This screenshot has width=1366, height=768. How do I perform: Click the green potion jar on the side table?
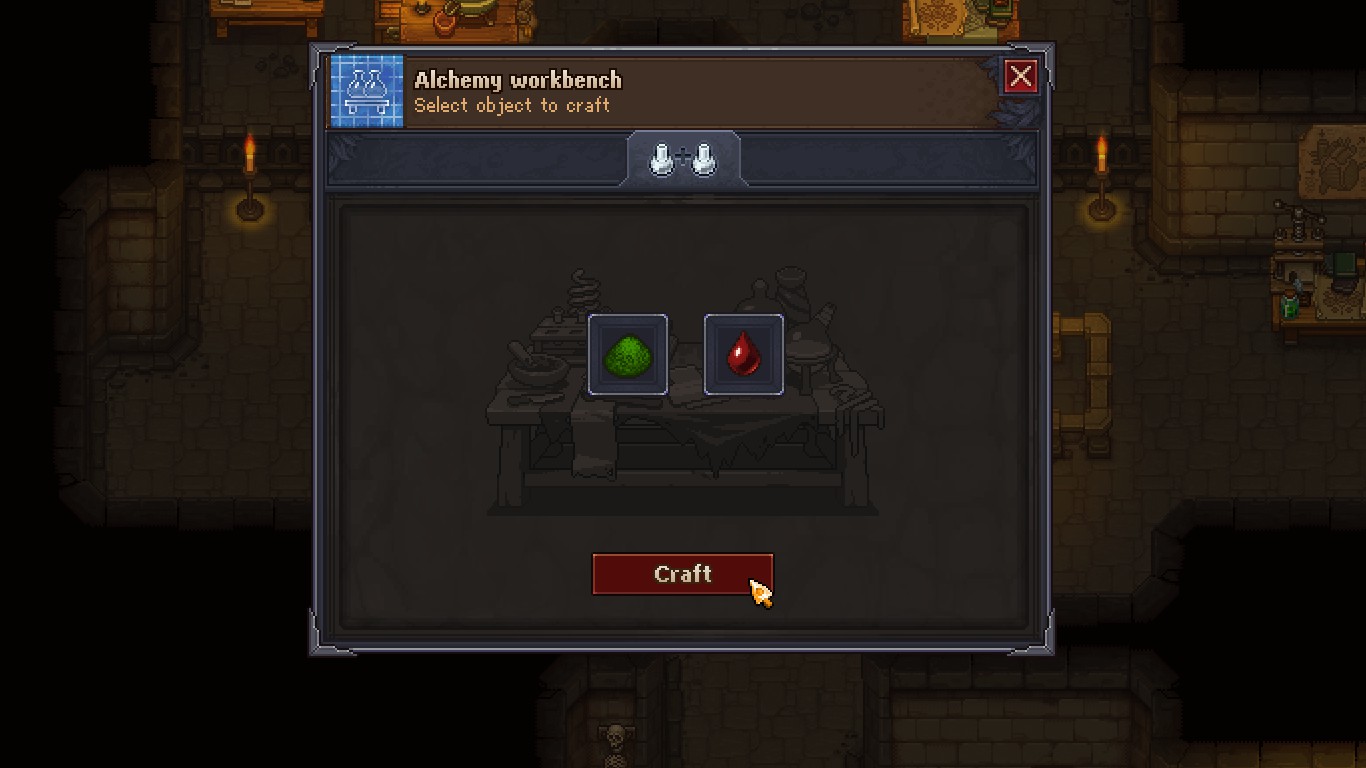[1290, 307]
